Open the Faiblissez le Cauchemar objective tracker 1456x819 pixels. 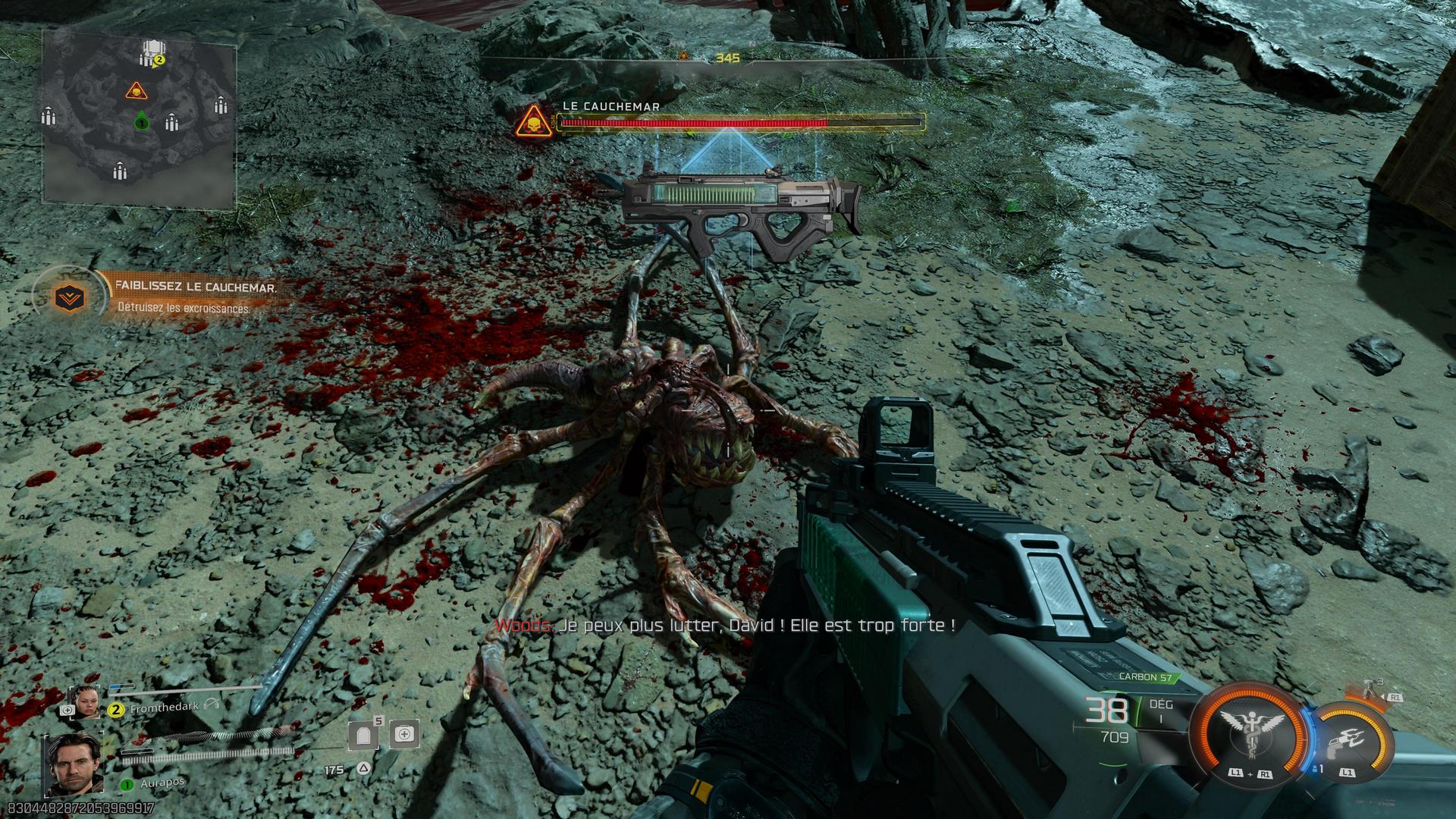pyautogui.click(x=73, y=297)
